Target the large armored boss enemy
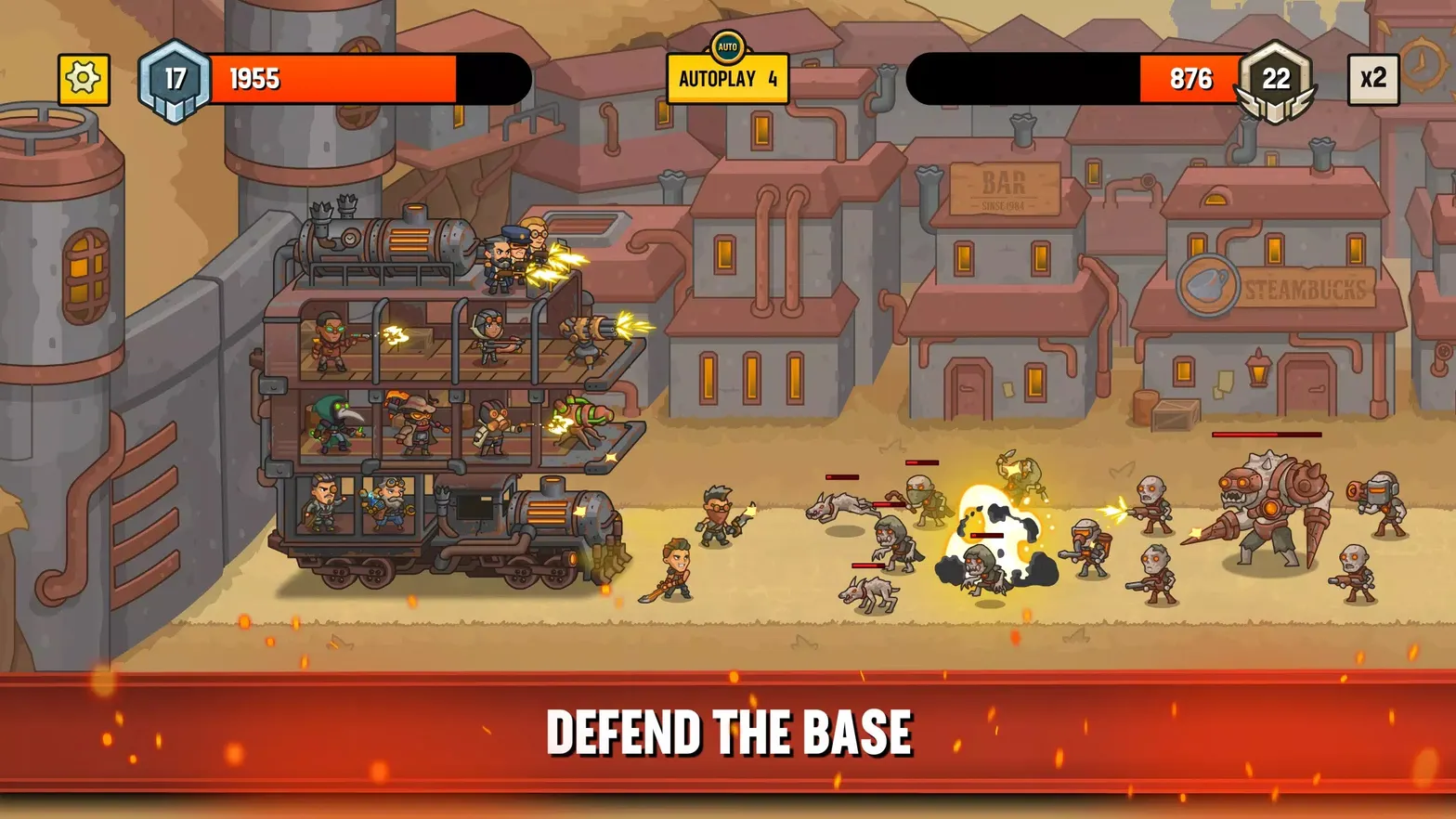 pyautogui.click(x=1270, y=506)
